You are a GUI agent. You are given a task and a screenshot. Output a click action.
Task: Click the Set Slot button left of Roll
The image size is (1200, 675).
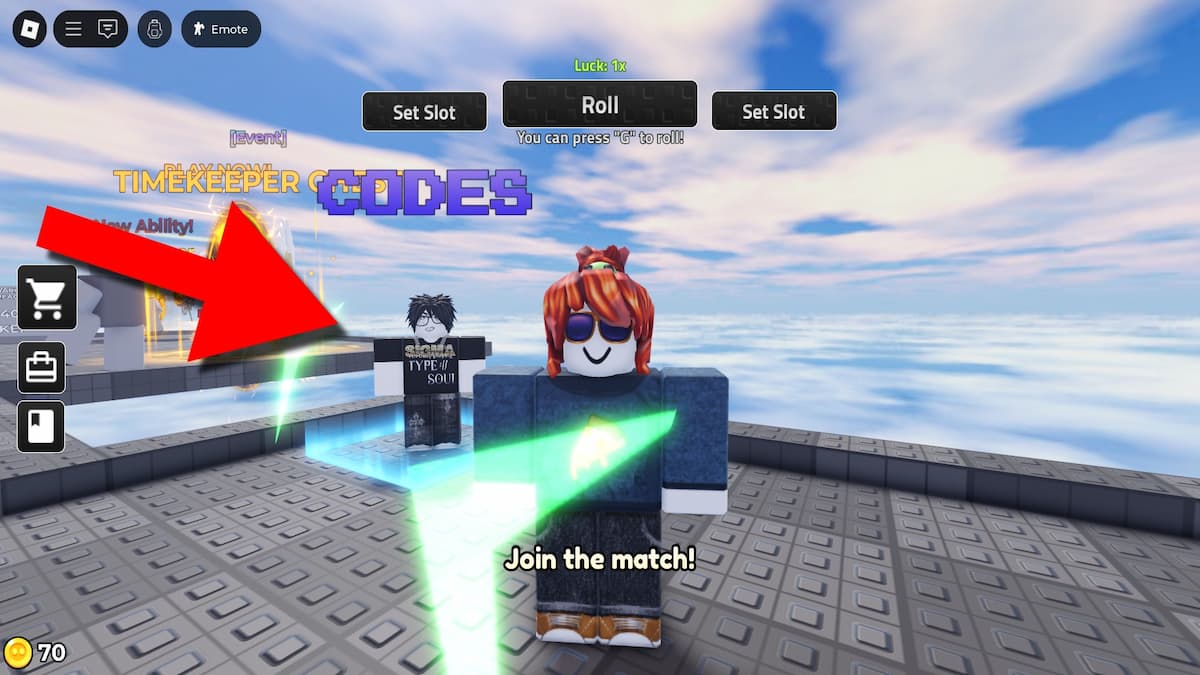[424, 112]
